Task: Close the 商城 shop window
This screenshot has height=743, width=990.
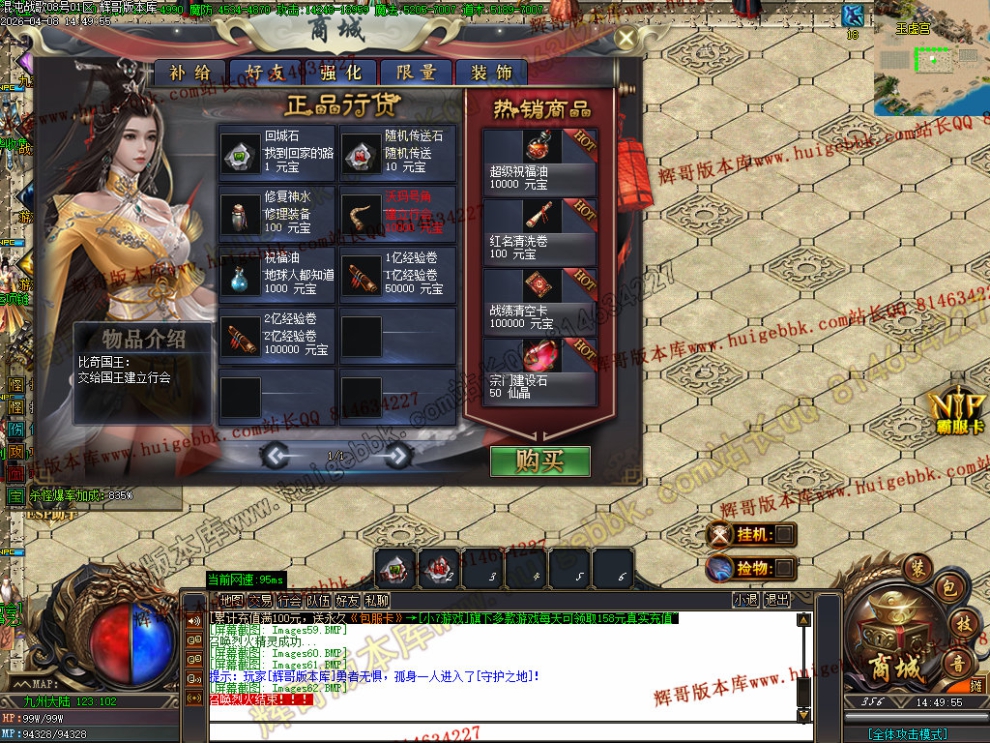Action: tap(626, 39)
